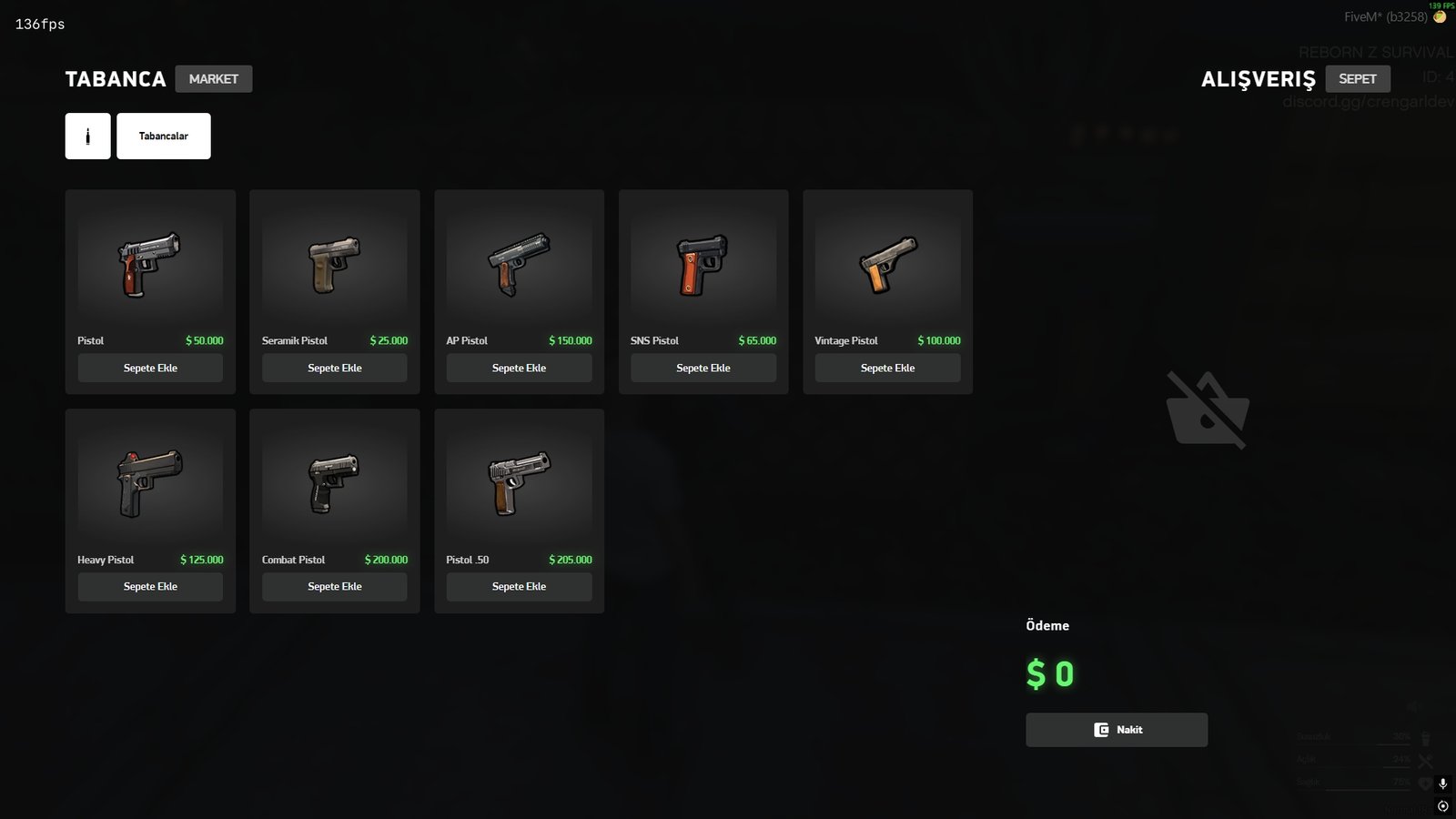Click the SNS Pistol price label
Image resolution: width=1456 pixels, height=819 pixels.
click(x=758, y=340)
